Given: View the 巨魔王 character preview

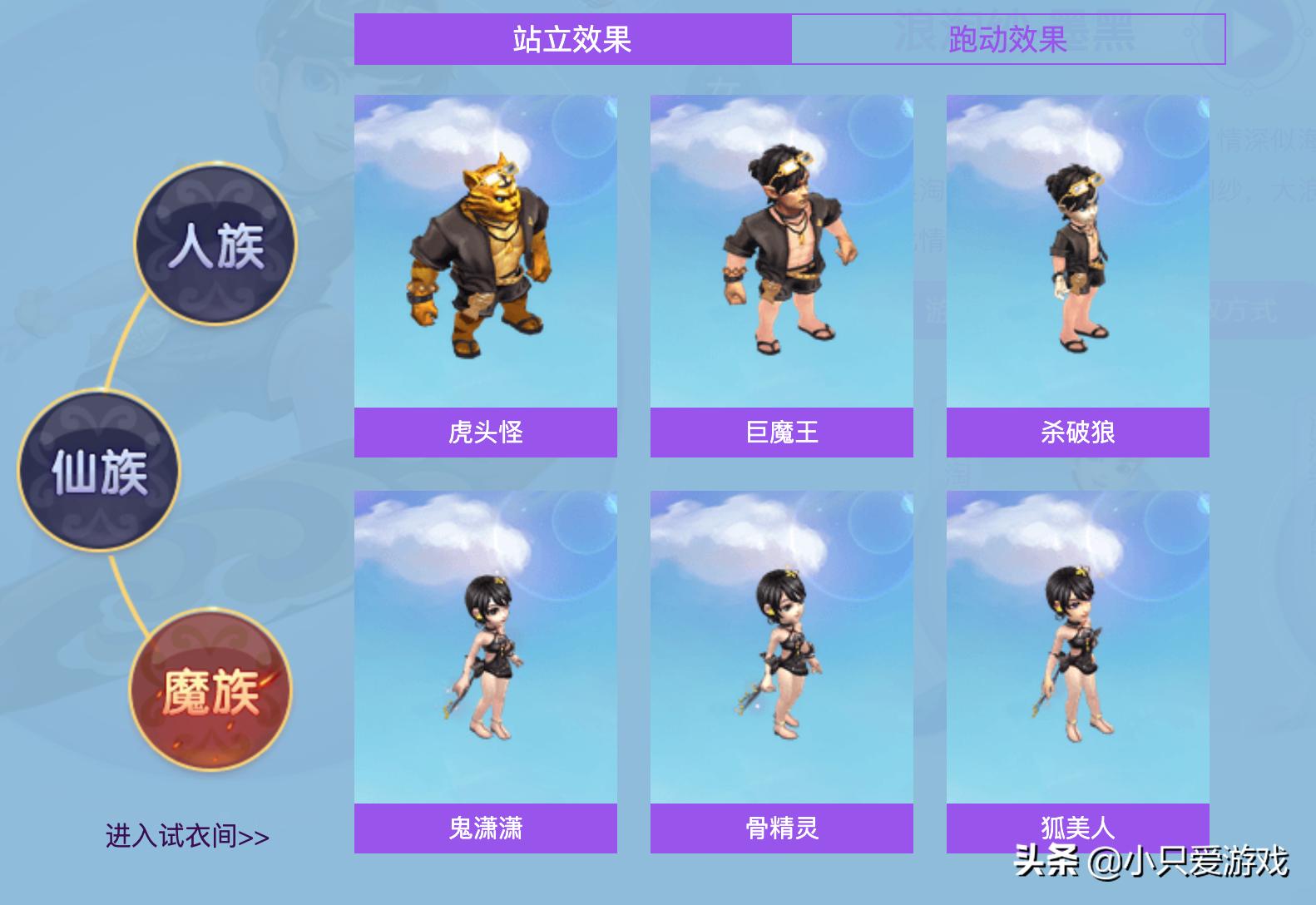Looking at the screenshot, I should (782, 250).
